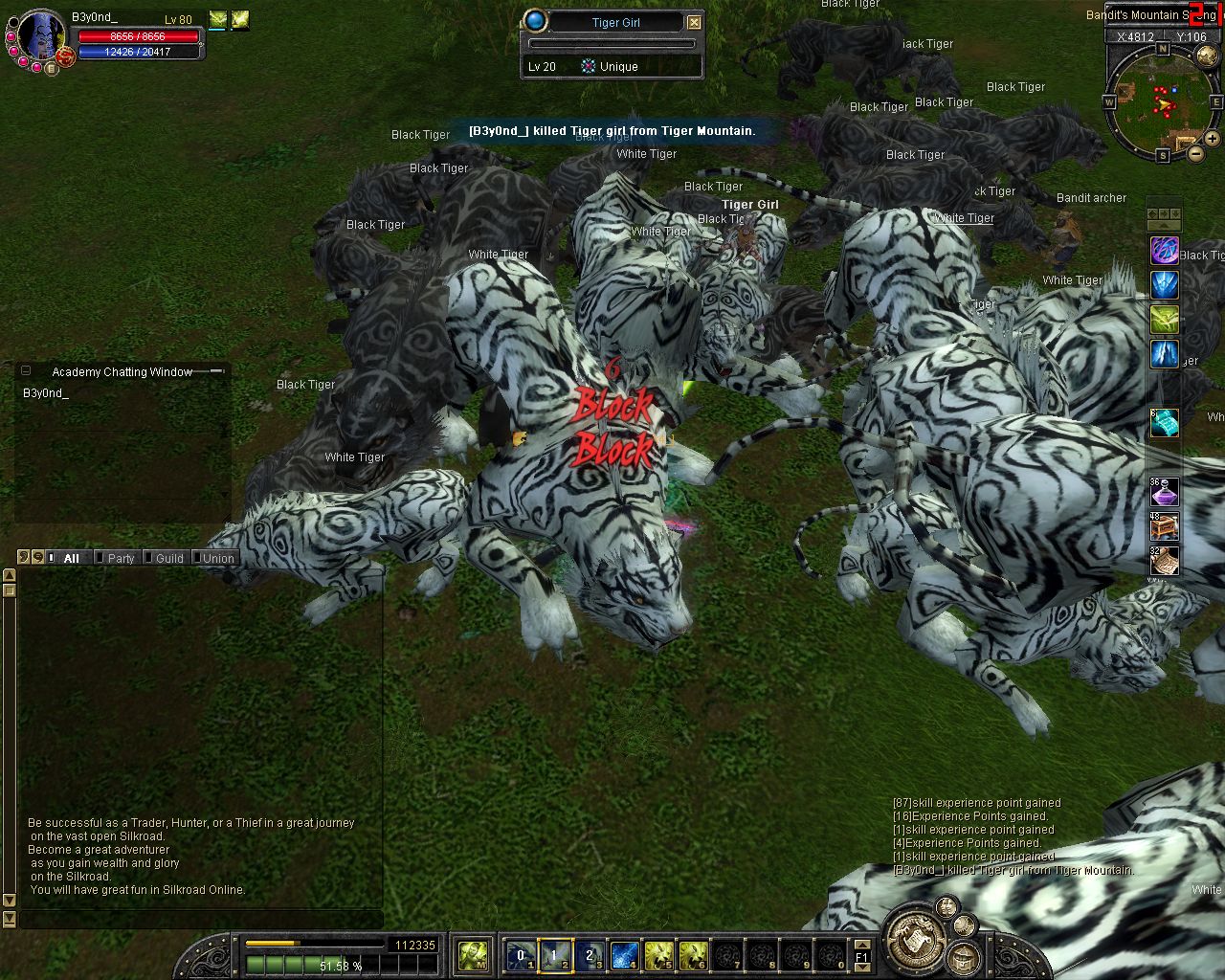This screenshot has width=1225, height=980.
Task: Use the purple potion on side bar
Action: pos(1164,493)
